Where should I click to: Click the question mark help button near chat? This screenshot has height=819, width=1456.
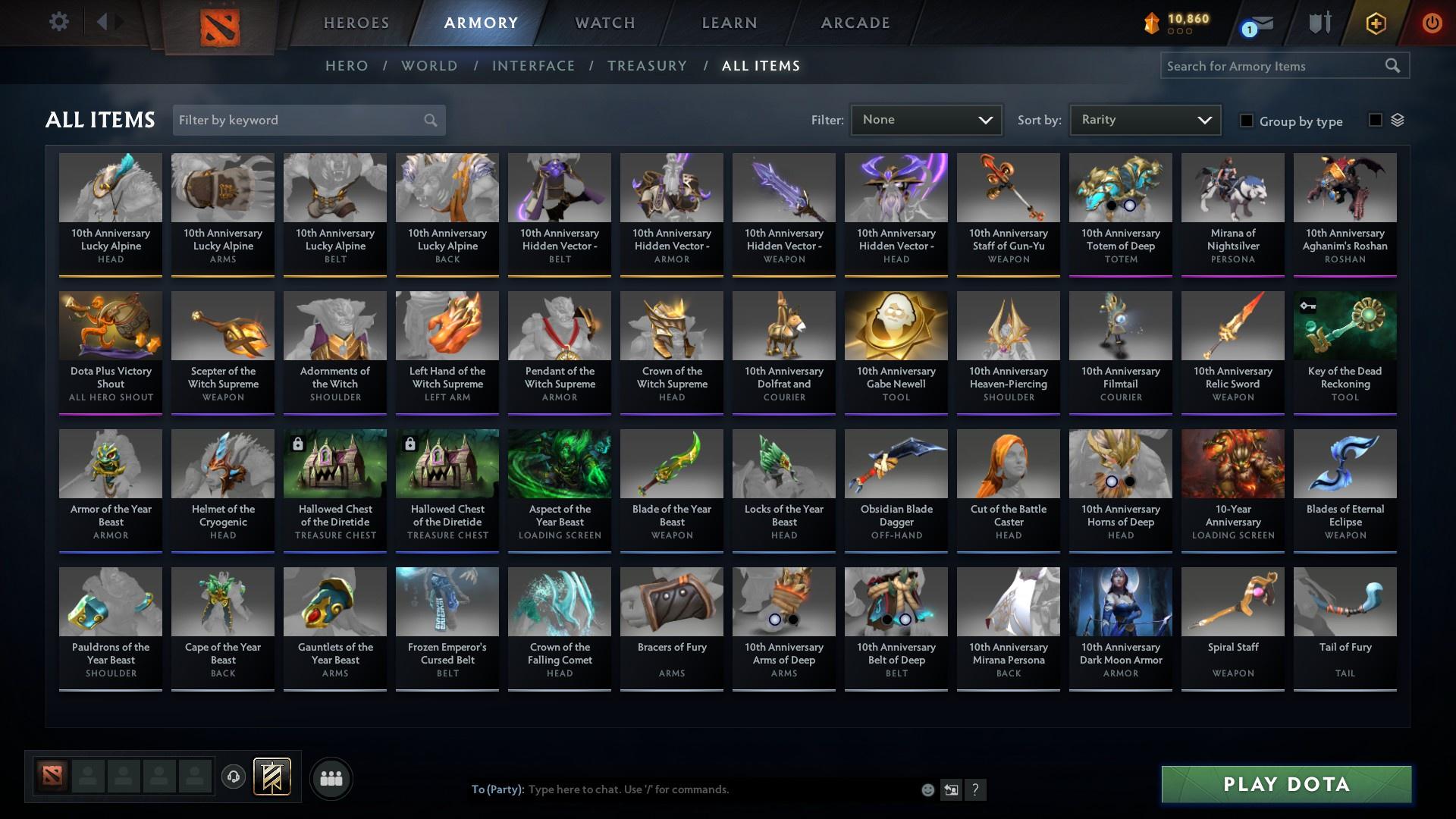[x=976, y=789]
